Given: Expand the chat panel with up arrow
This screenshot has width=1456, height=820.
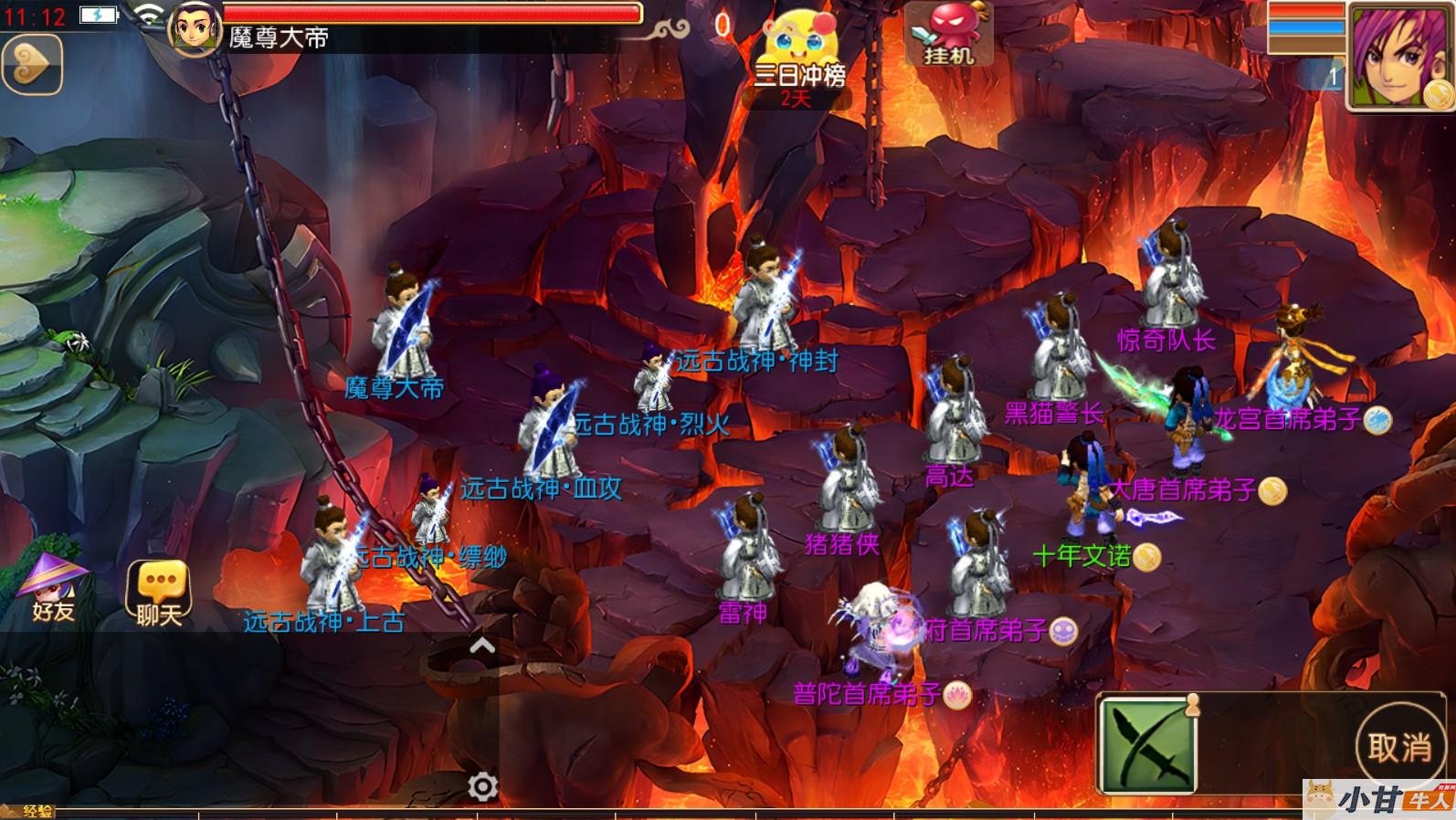Looking at the screenshot, I should [x=481, y=647].
